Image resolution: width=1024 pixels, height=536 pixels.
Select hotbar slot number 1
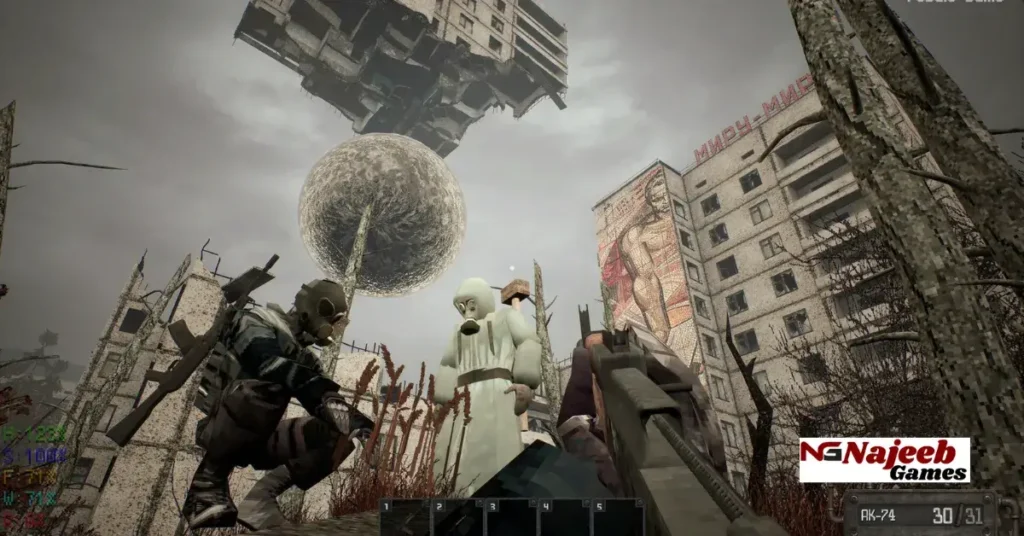404,518
